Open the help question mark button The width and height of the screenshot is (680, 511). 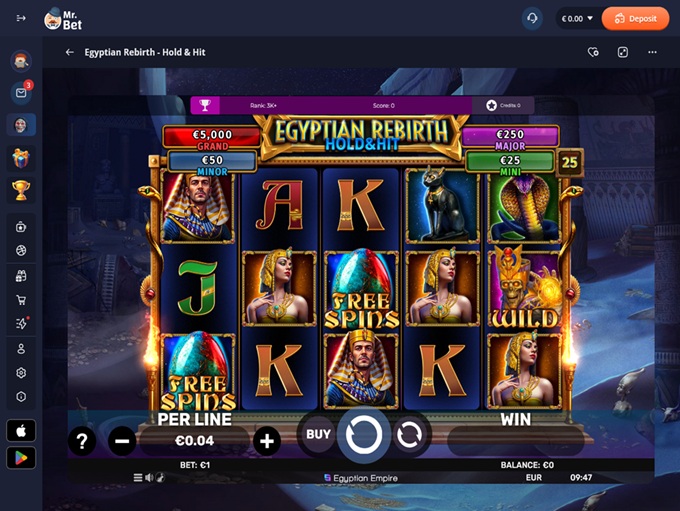[x=82, y=440]
